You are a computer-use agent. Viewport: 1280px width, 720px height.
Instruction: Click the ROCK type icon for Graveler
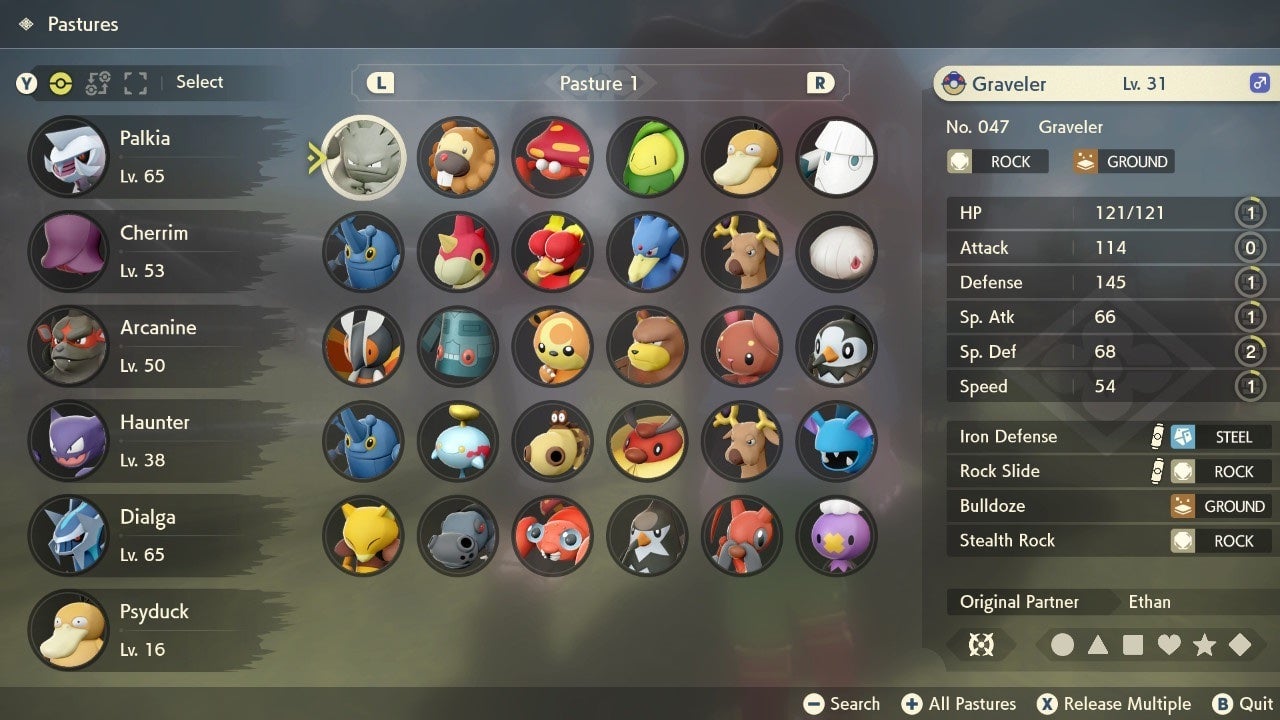(x=960, y=161)
